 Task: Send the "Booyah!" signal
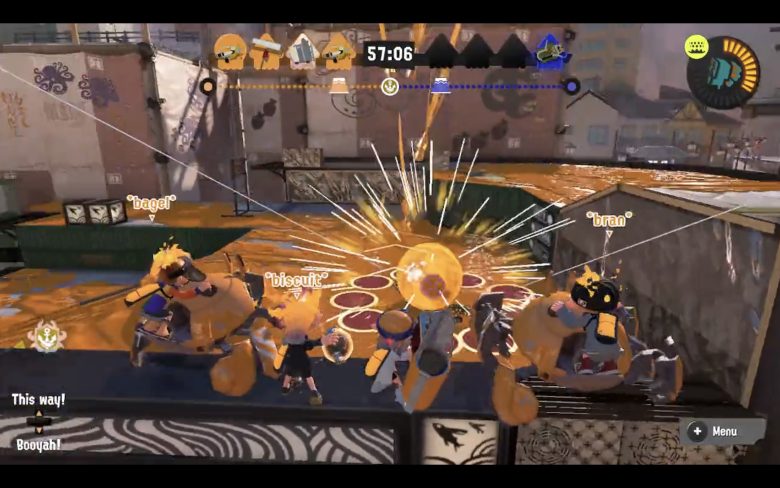(40, 445)
